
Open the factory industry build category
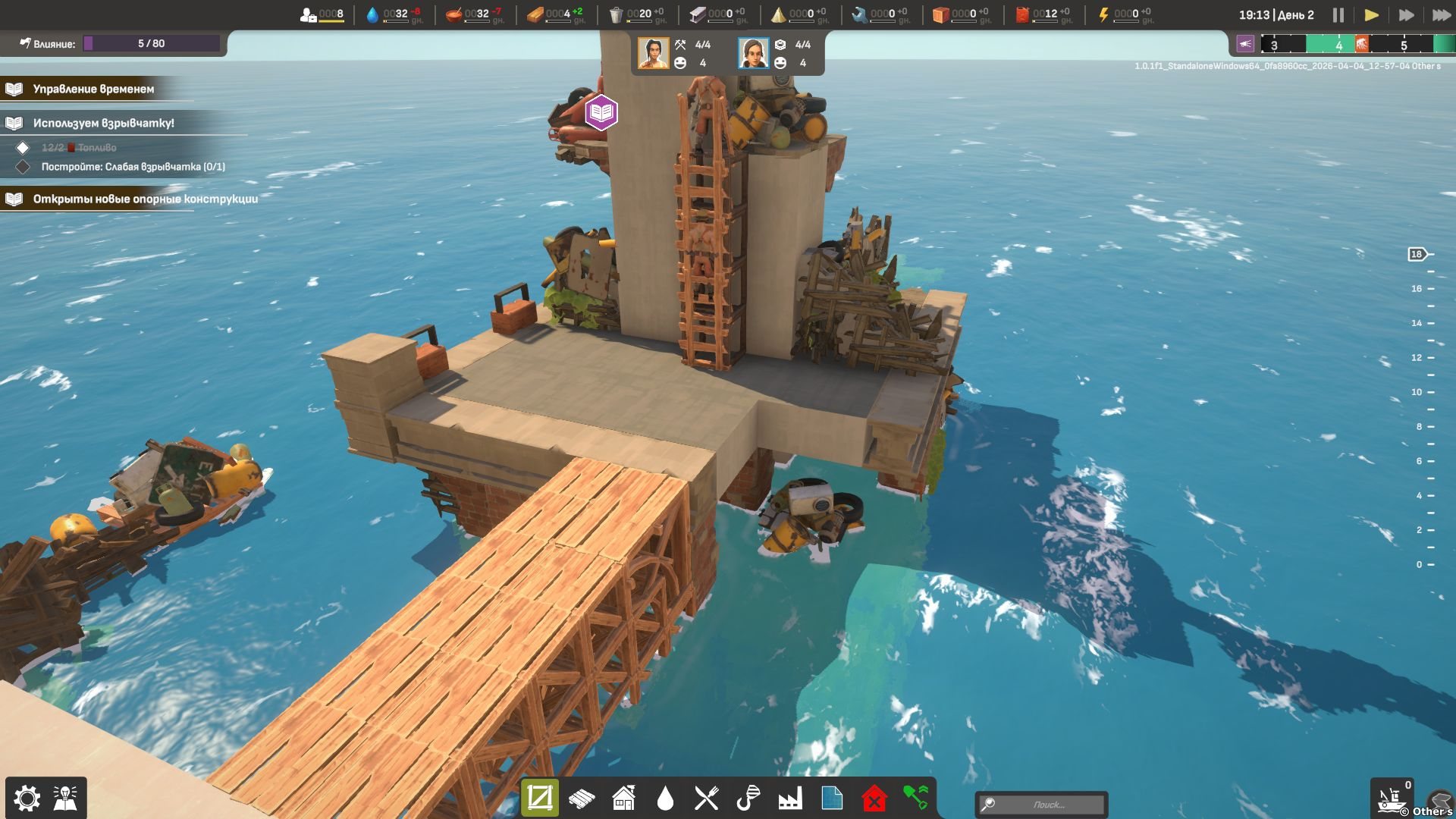tap(789, 798)
